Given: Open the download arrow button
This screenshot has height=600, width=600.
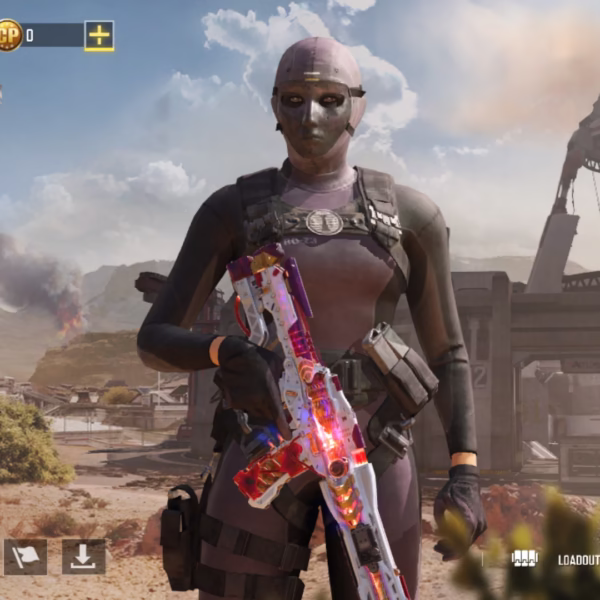Looking at the screenshot, I should tap(83, 556).
